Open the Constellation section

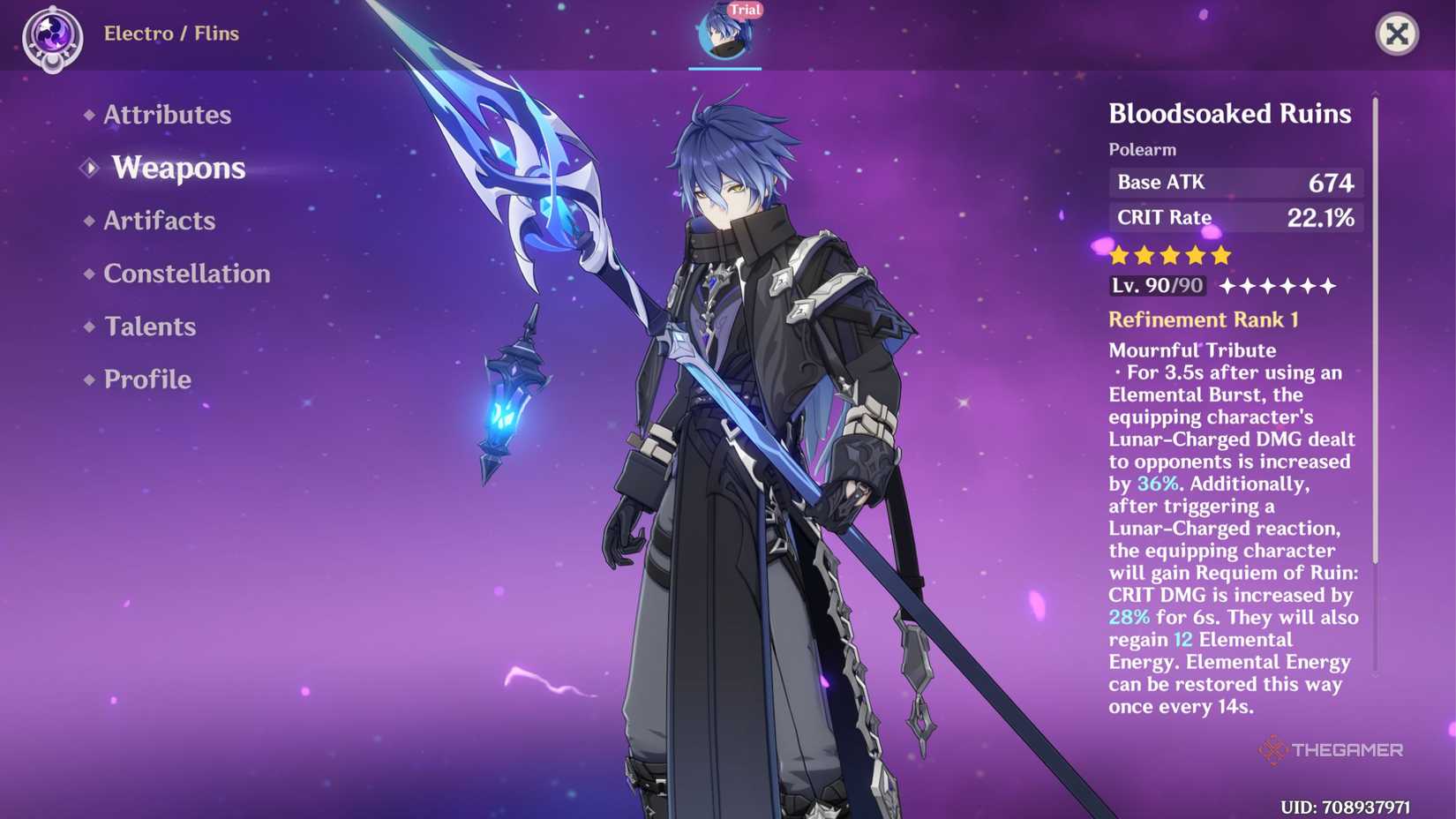pyautogui.click(x=186, y=274)
